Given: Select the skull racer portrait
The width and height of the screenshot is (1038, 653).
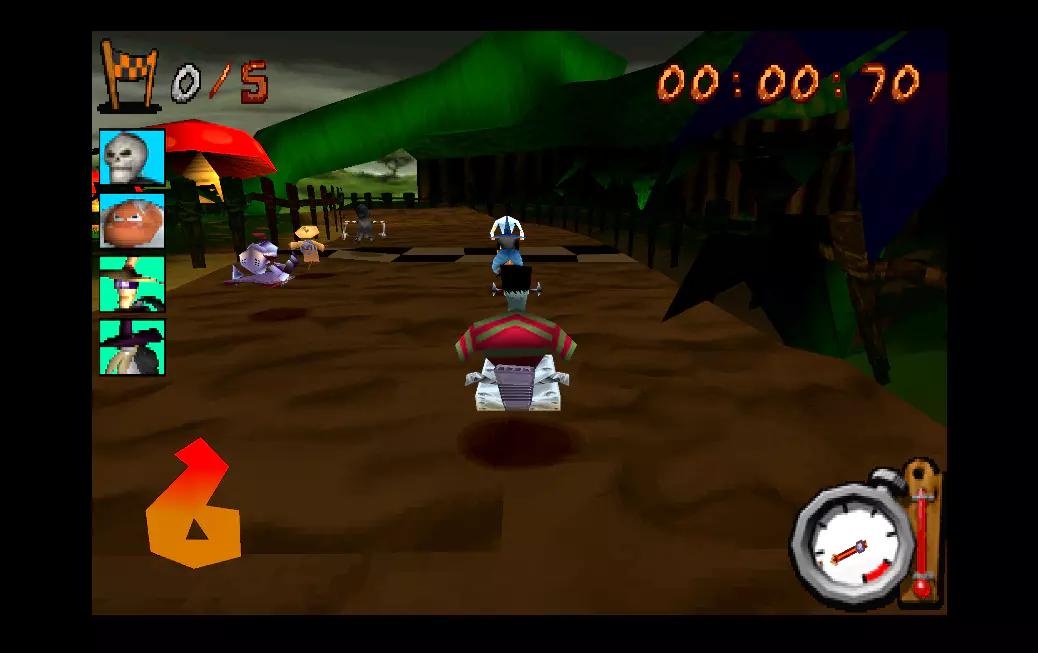Looking at the screenshot, I should tap(131, 158).
